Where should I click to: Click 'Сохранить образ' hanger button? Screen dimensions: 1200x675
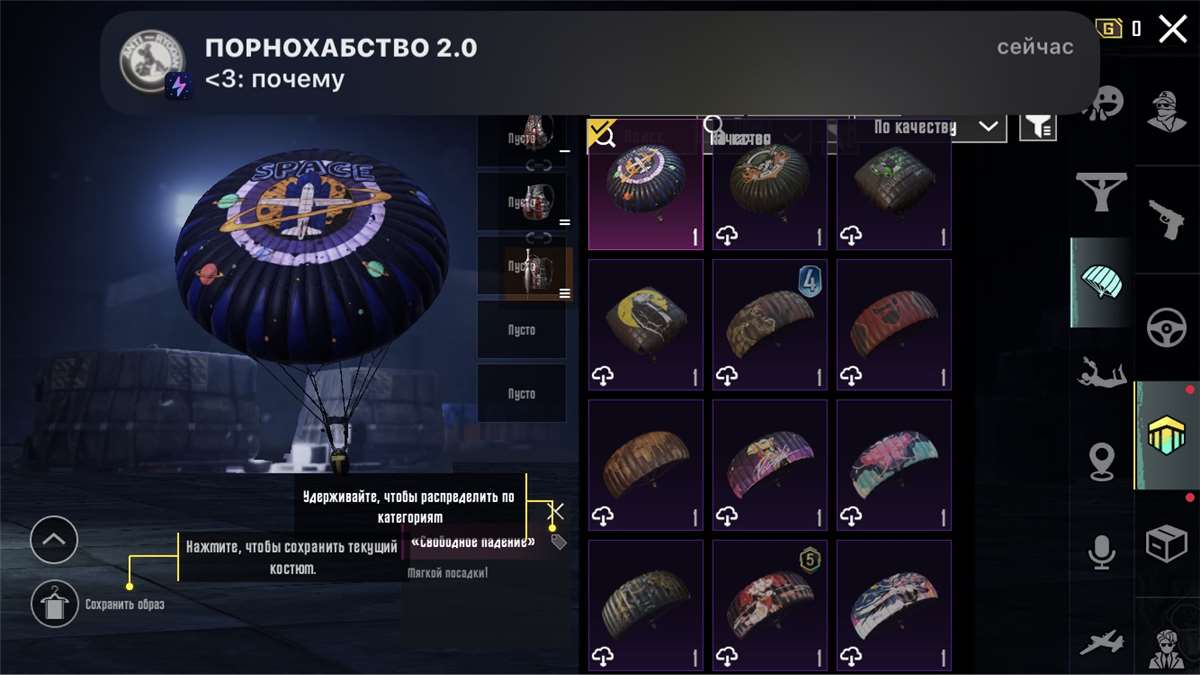(54, 604)
